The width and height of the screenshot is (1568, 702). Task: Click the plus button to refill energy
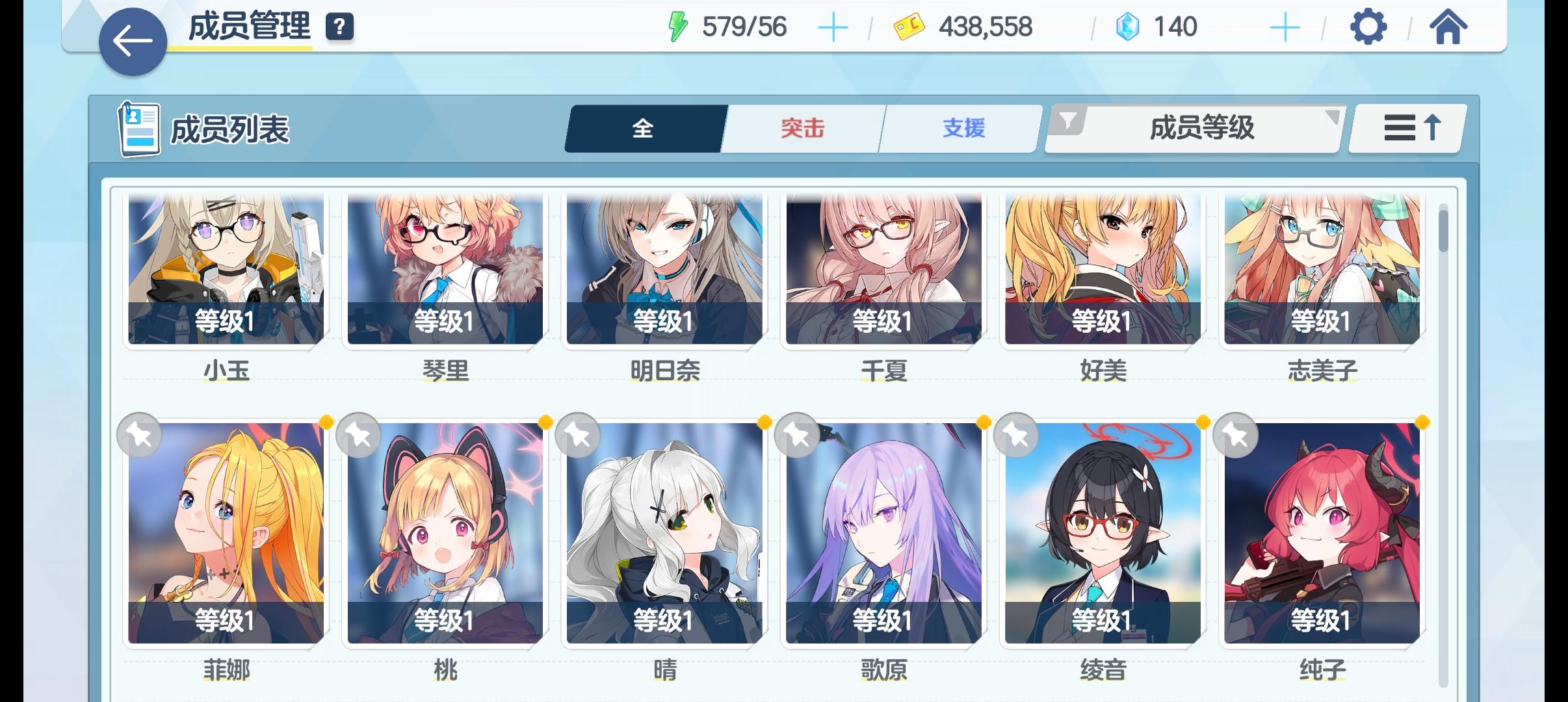834,27
